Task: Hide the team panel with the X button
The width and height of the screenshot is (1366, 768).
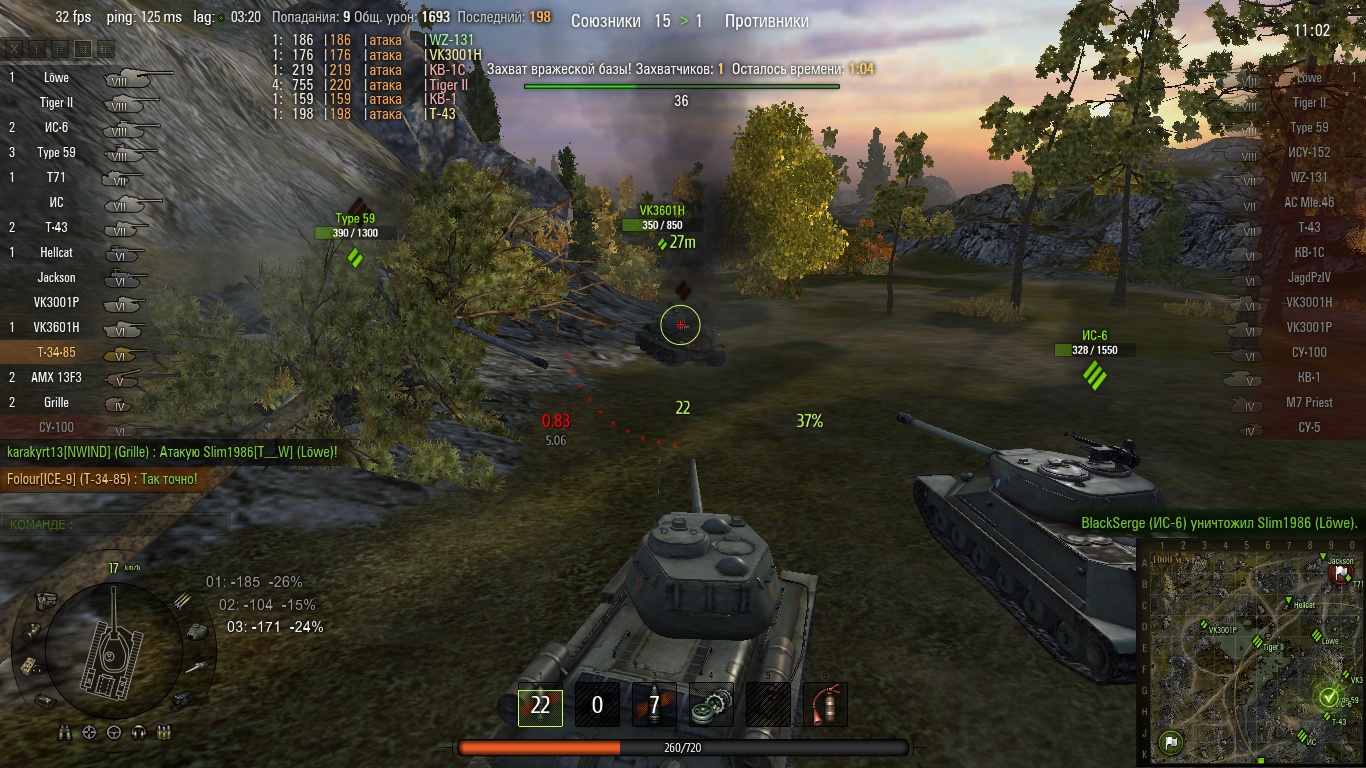Action: pos(14,48)
